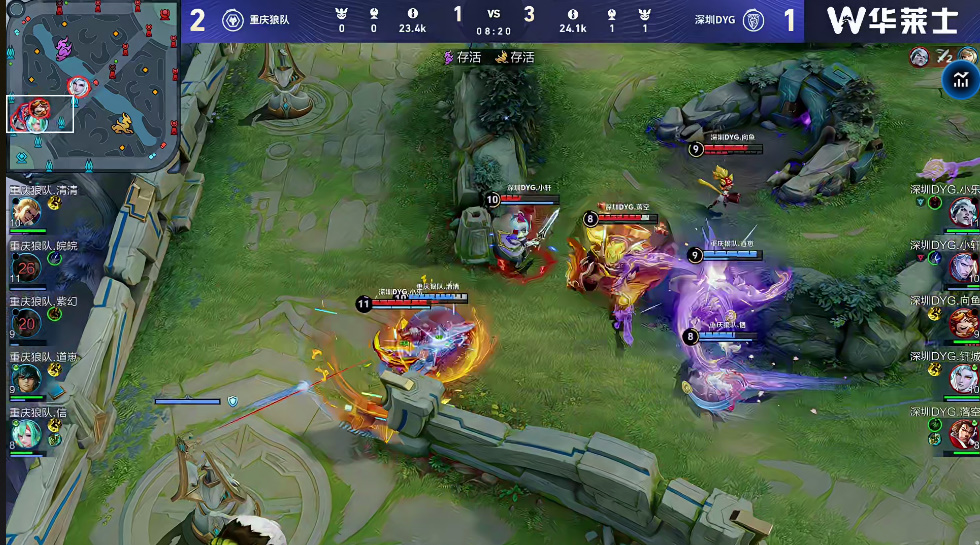The width and height of the screenshot is (980, 545).
Task: Select player 重庆狼队.信 hero portrait
Action: [x=24, y=432]
